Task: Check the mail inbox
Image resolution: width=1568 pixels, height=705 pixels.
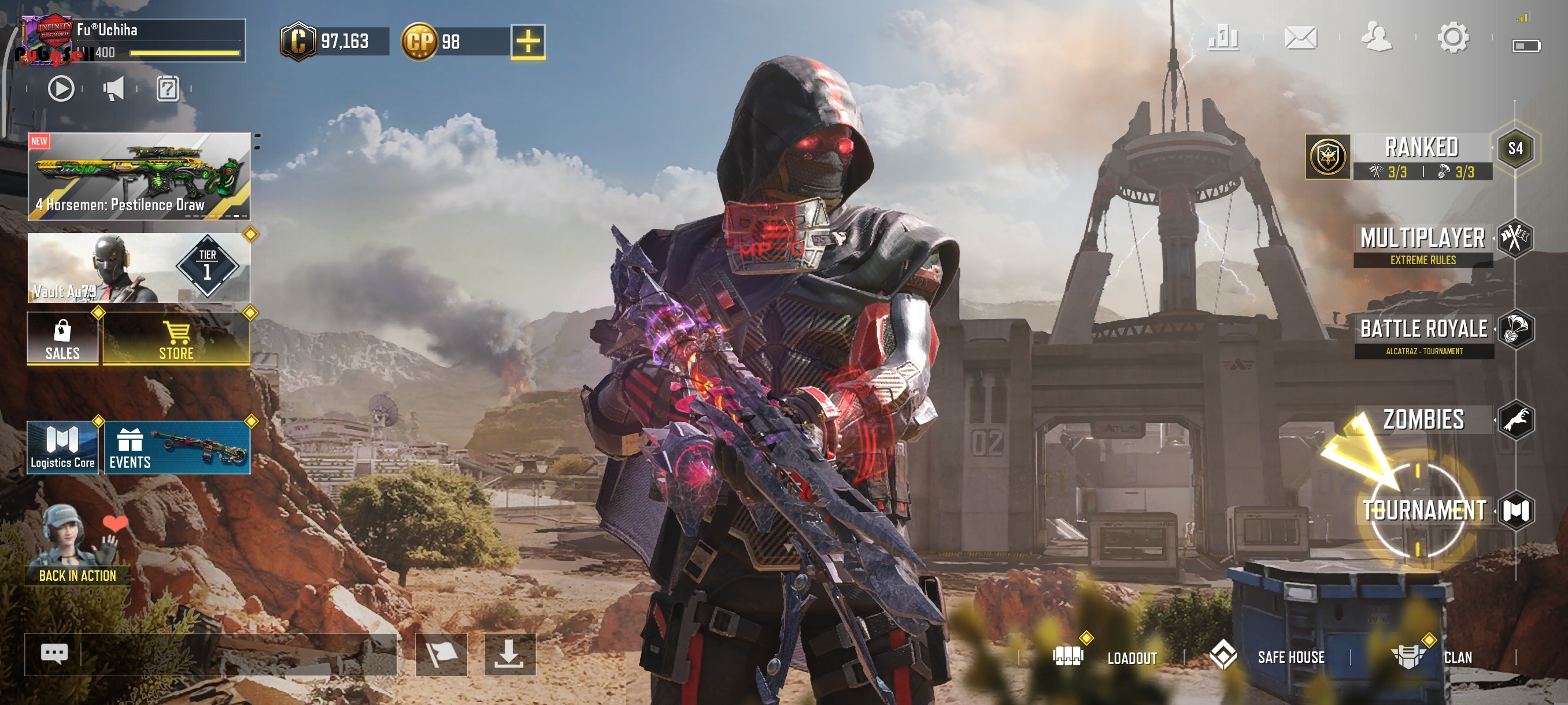Action: pos(1301,38)
